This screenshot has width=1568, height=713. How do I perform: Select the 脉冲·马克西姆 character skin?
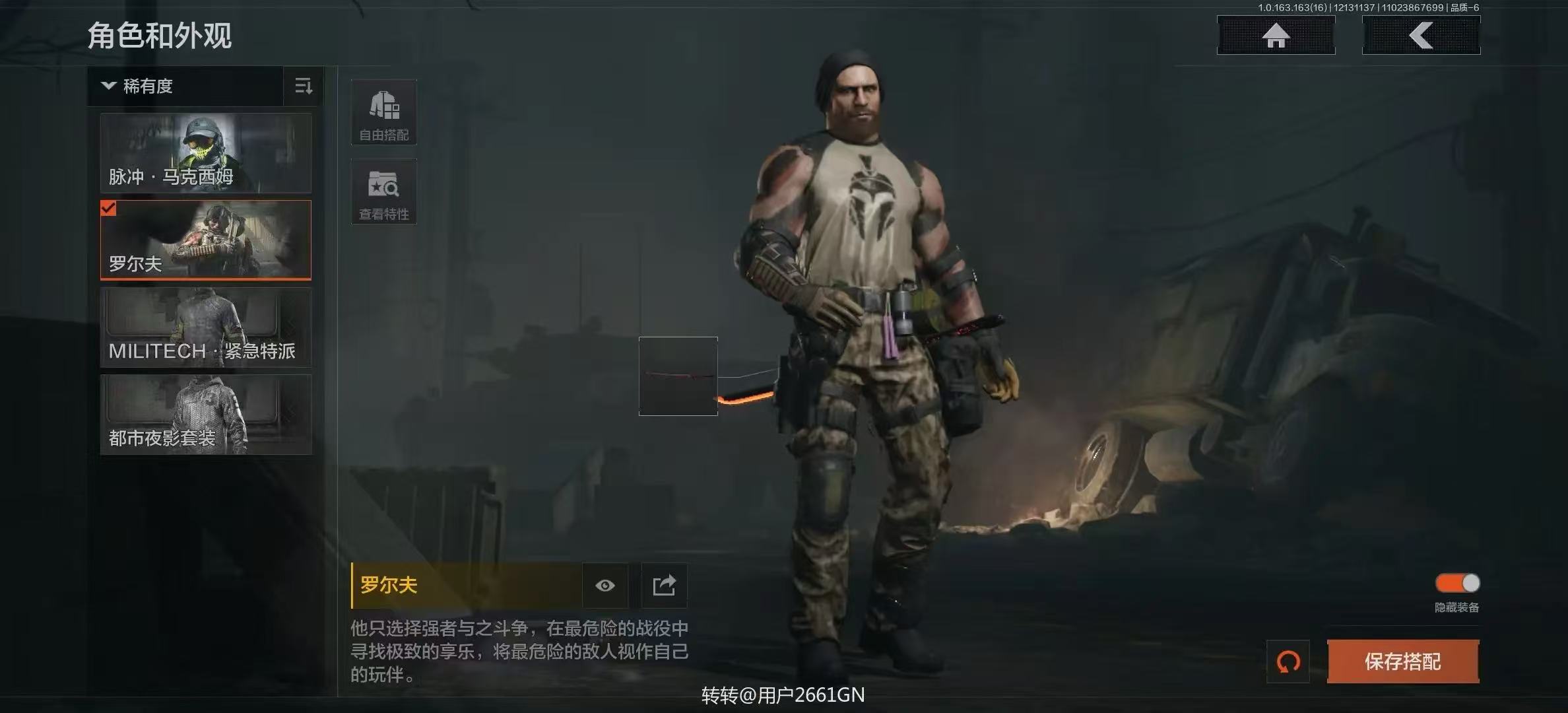(205, 153)
